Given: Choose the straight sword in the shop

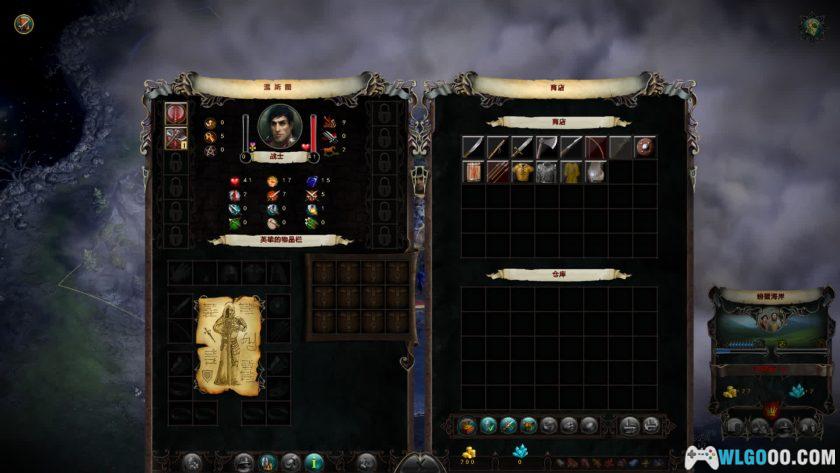Looking at the screenshot, I should 521,148.
